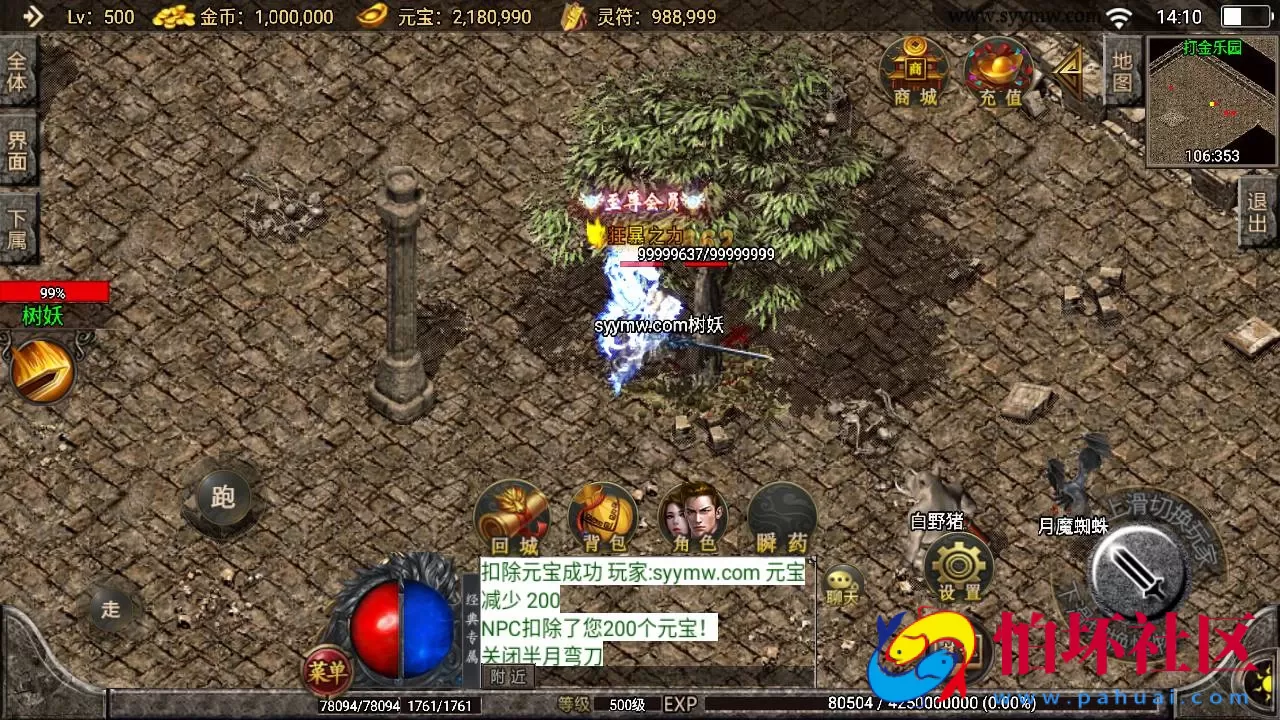Open the 设置 settings gear icon
This screenshot has height=720, width=1280.
tap(957, 565)
